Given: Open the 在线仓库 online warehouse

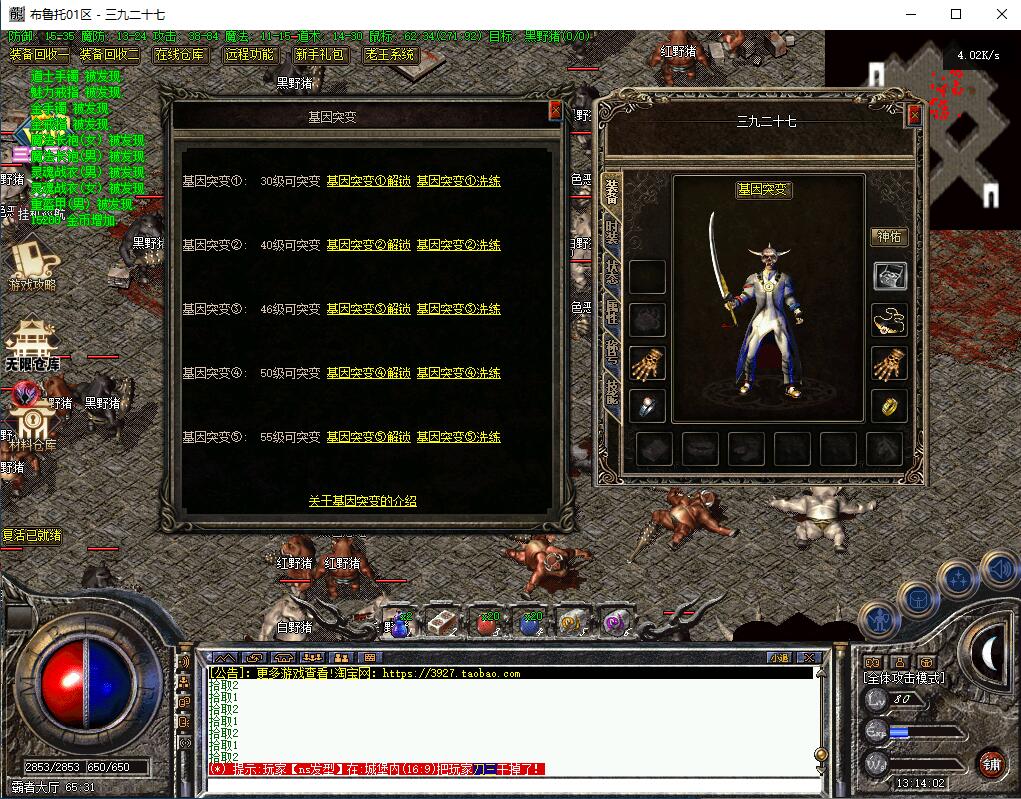Looking at the screenshot, I should click(180, 55).
